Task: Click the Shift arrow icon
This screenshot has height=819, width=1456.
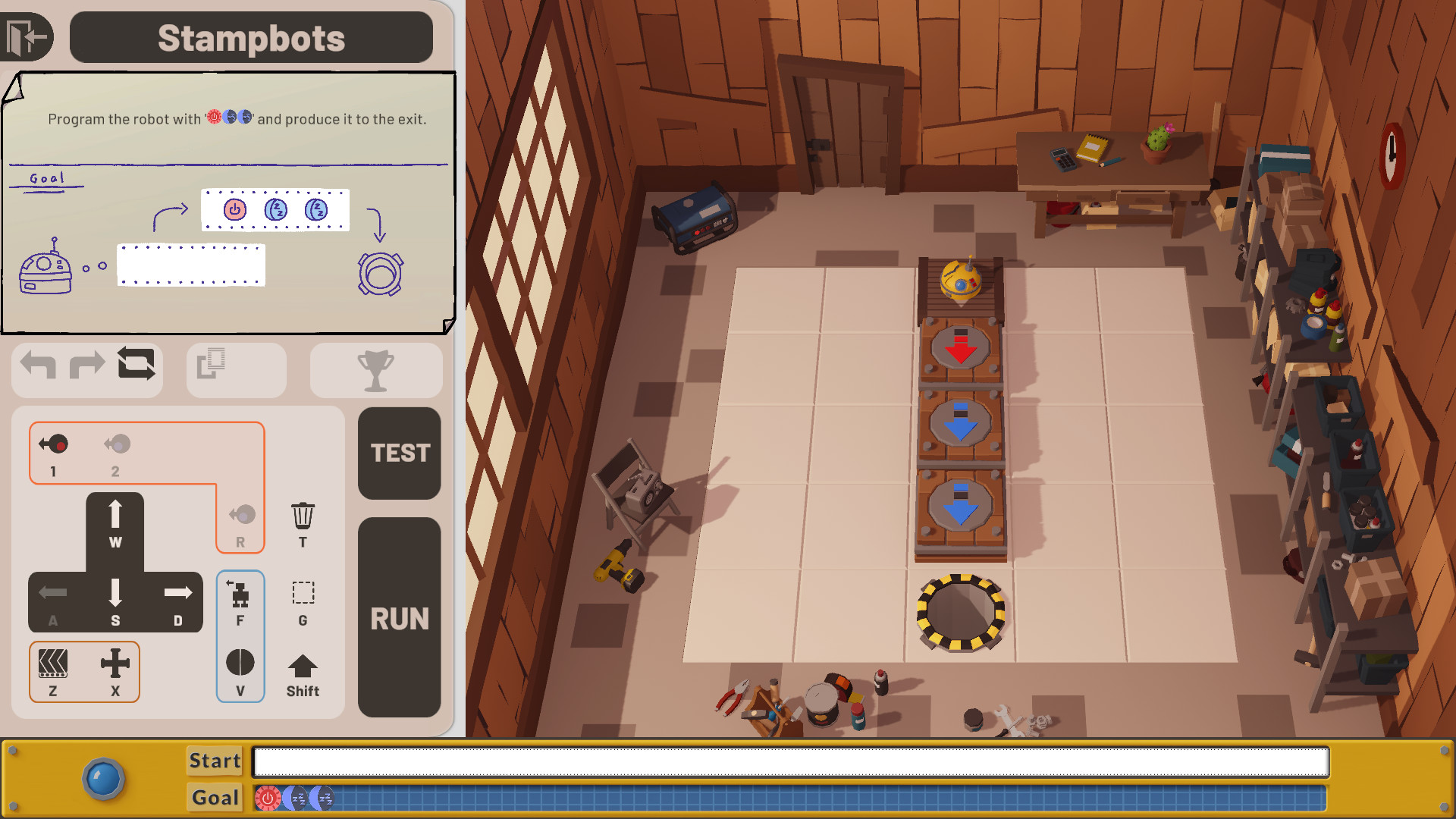Action: [x=302, y=667]
